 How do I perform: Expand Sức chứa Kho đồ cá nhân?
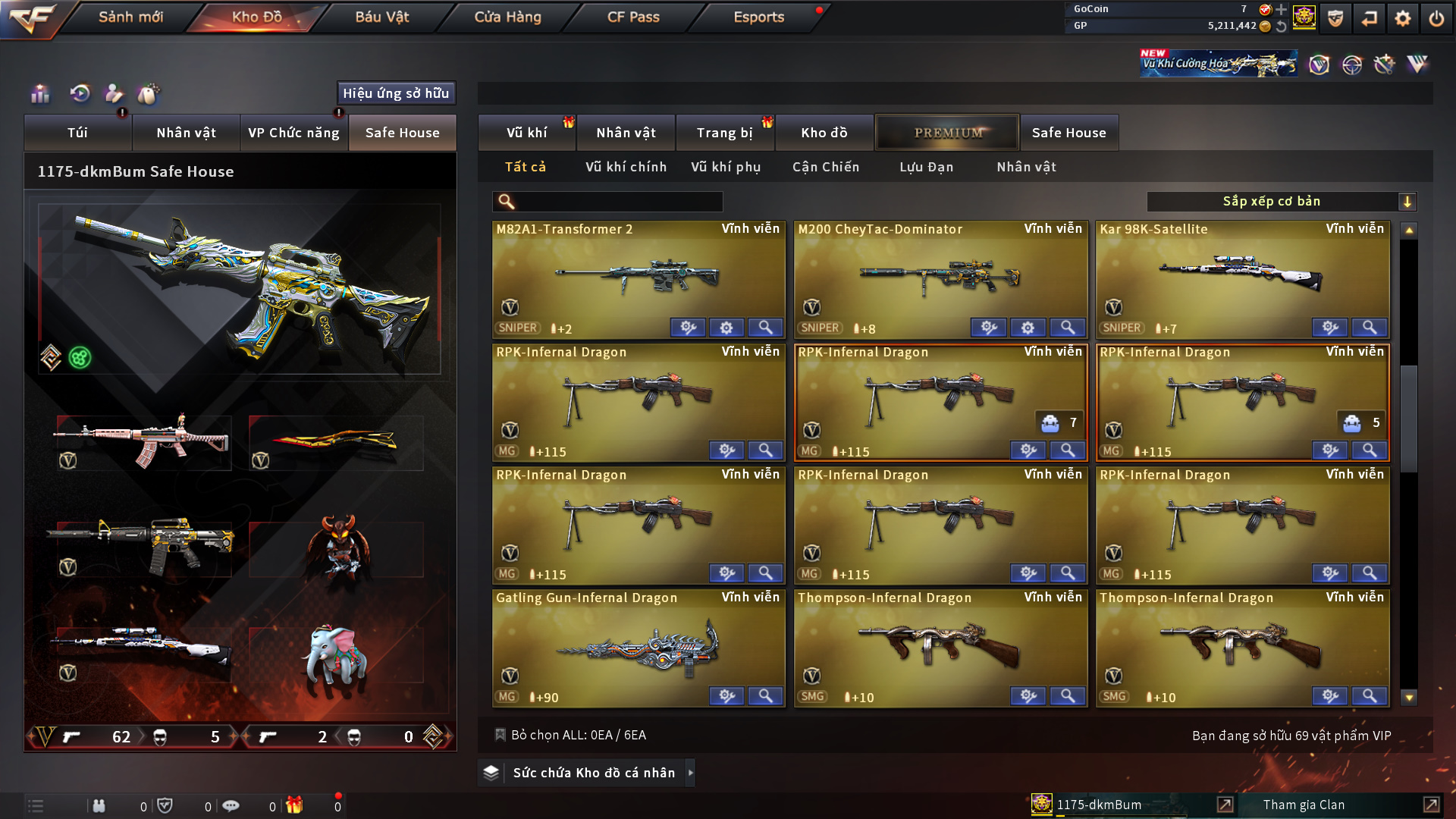pyautogui.click(x=593, y=773)
